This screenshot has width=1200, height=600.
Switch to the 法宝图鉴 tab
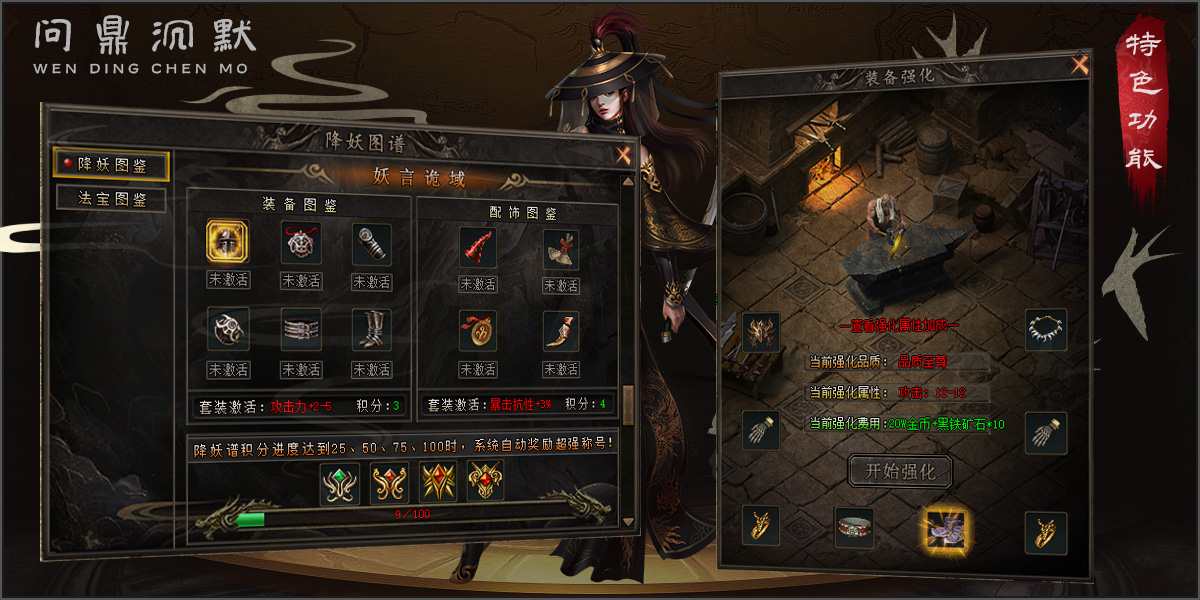click(111, 198)
